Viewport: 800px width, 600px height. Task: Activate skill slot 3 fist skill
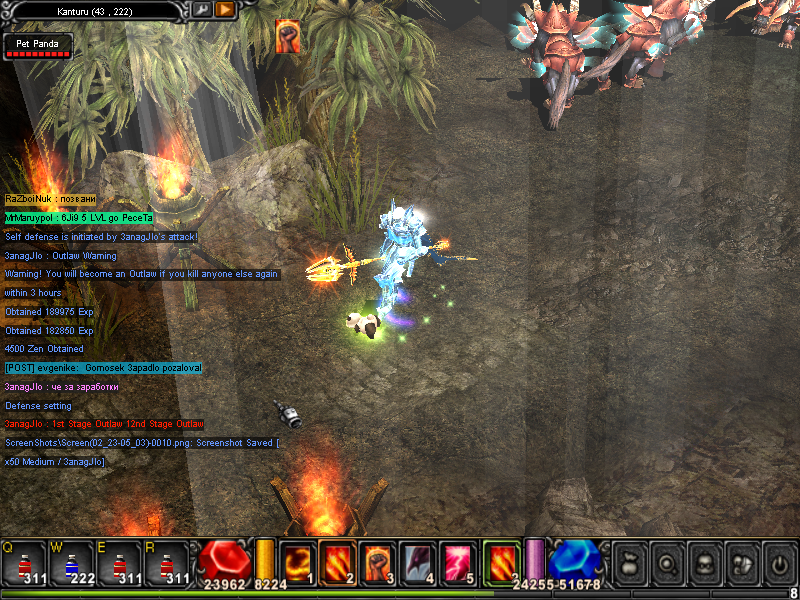tap(378, 561)
